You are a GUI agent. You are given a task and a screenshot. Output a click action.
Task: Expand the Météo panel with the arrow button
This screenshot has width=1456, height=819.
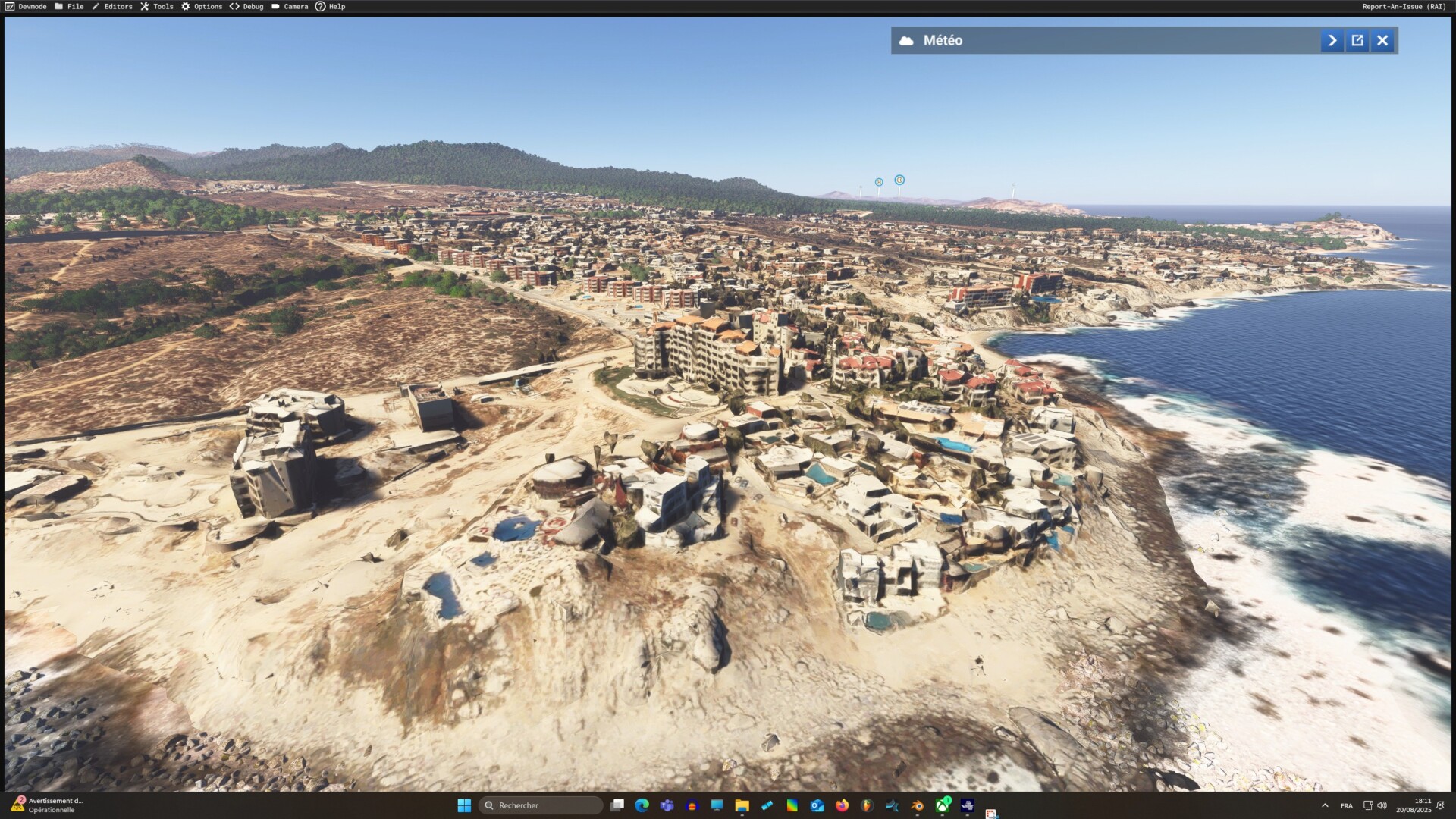(x=1332, y=40)
